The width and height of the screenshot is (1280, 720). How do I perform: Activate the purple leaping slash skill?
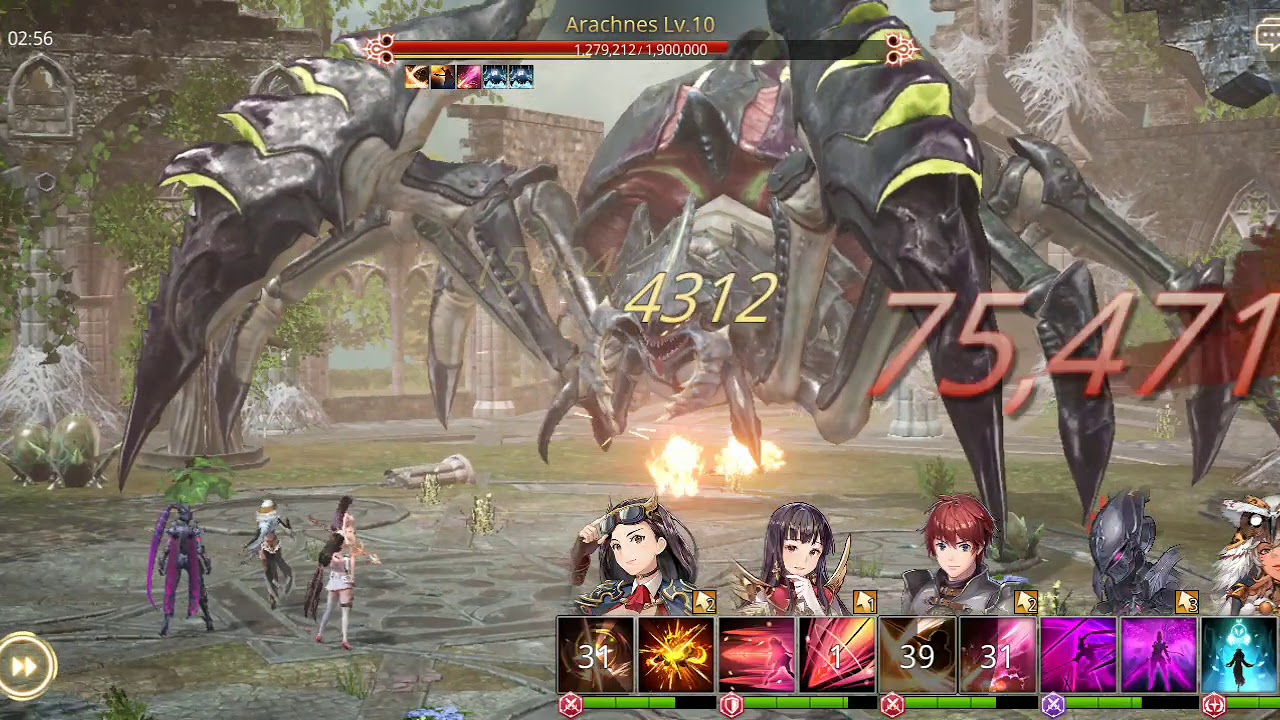(x=1079, y=655)
